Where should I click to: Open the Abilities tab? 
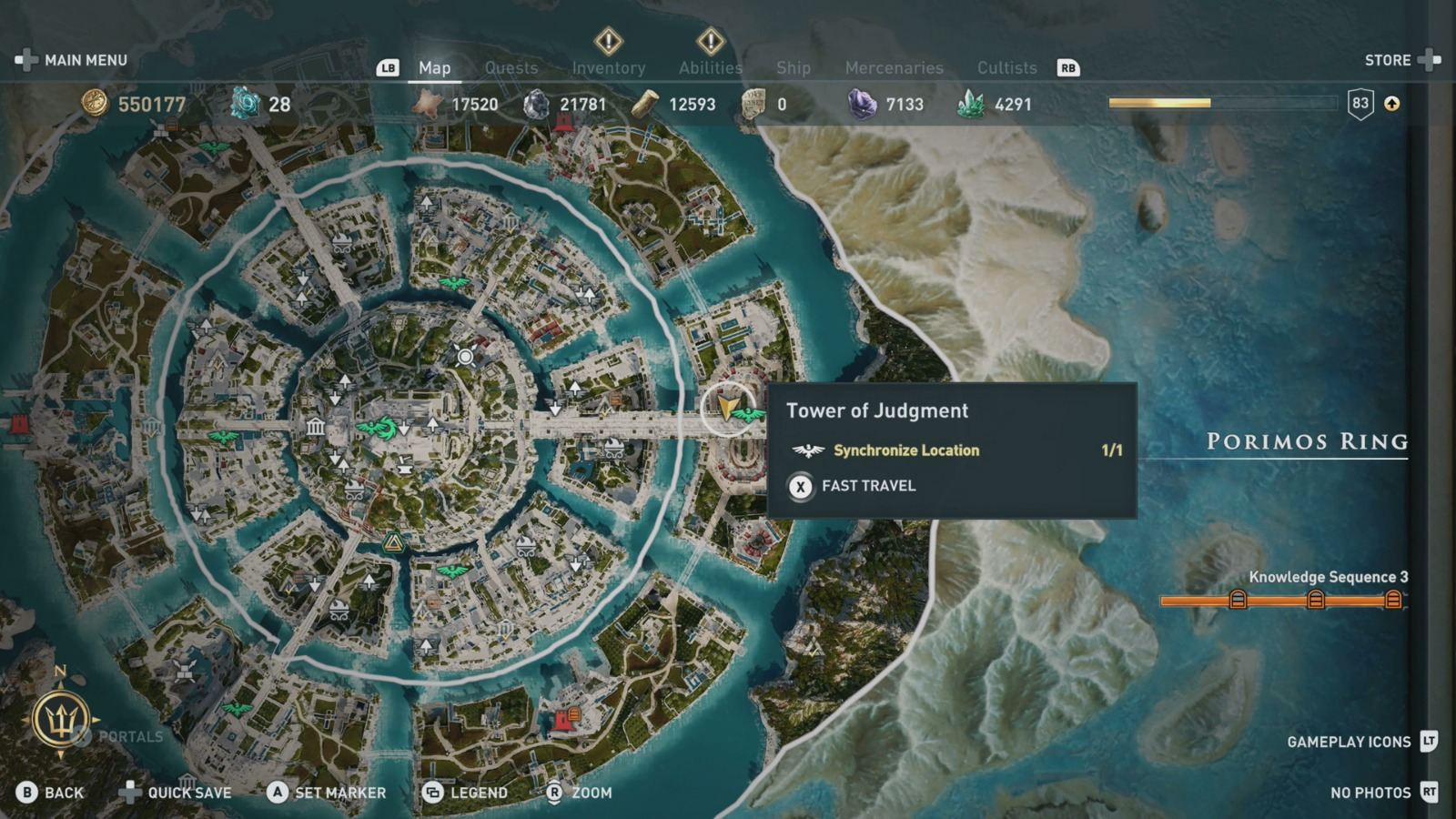[x=710, y=67]
